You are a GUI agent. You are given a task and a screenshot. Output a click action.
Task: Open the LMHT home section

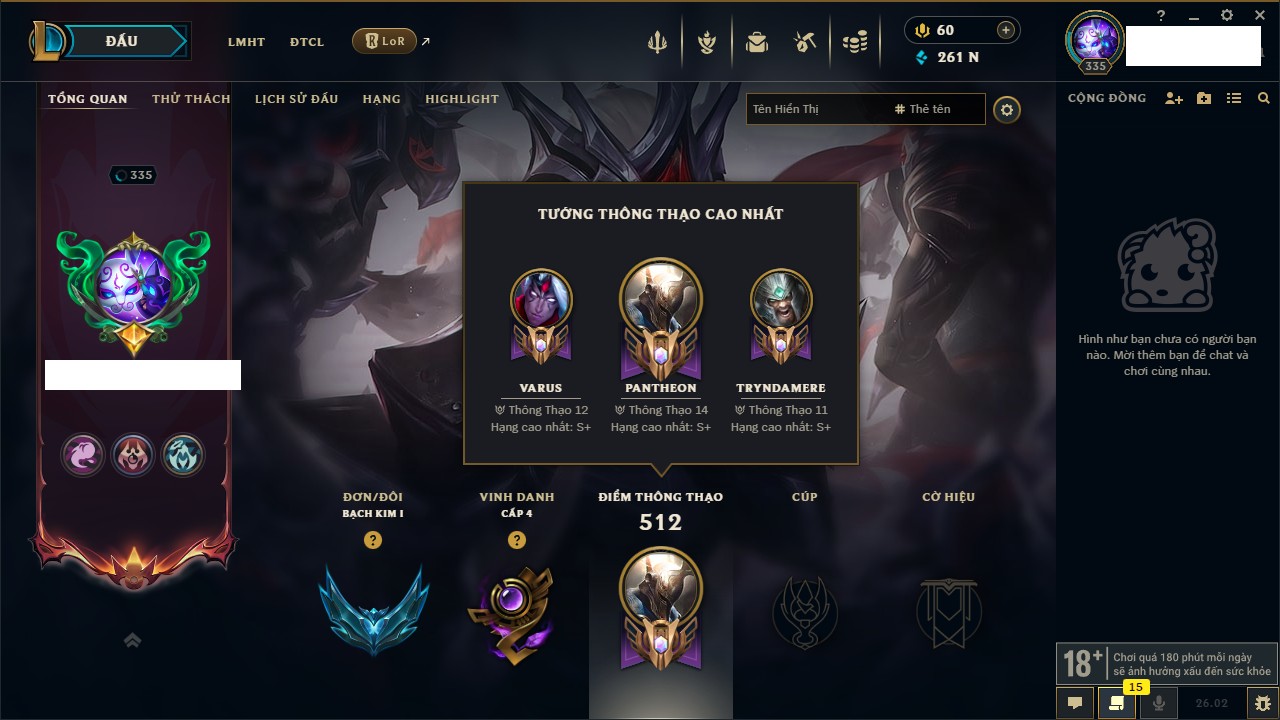tap(246, 42)
